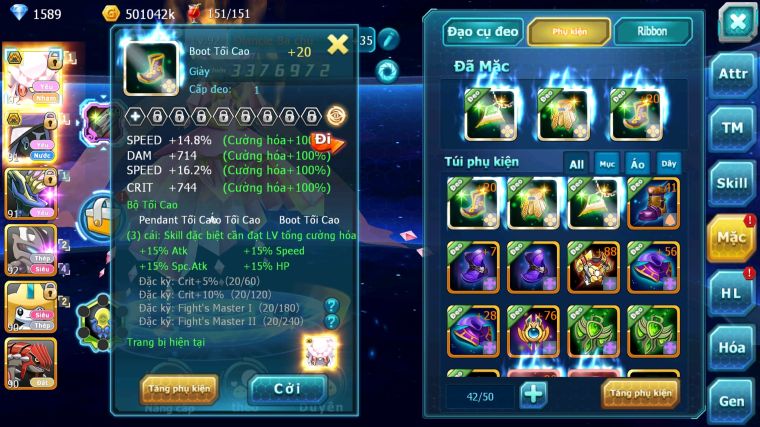The image size is (760, 427).
Task: Open the Attr side tab
Action: (733, 76)
